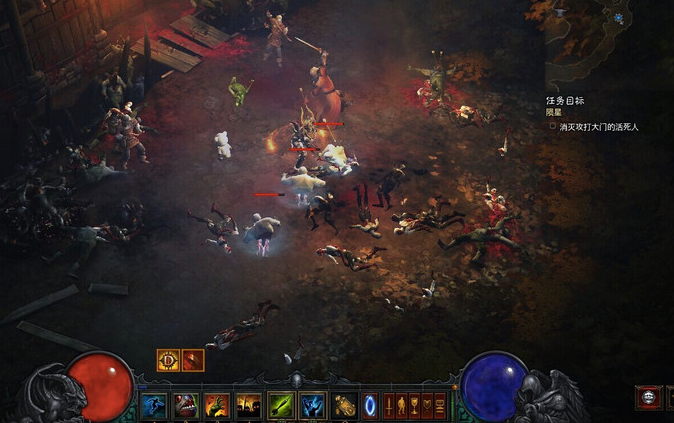This screenshot has width=674, height=423.
Task: Activate the blue running figure skill
Action: (153, 405)
